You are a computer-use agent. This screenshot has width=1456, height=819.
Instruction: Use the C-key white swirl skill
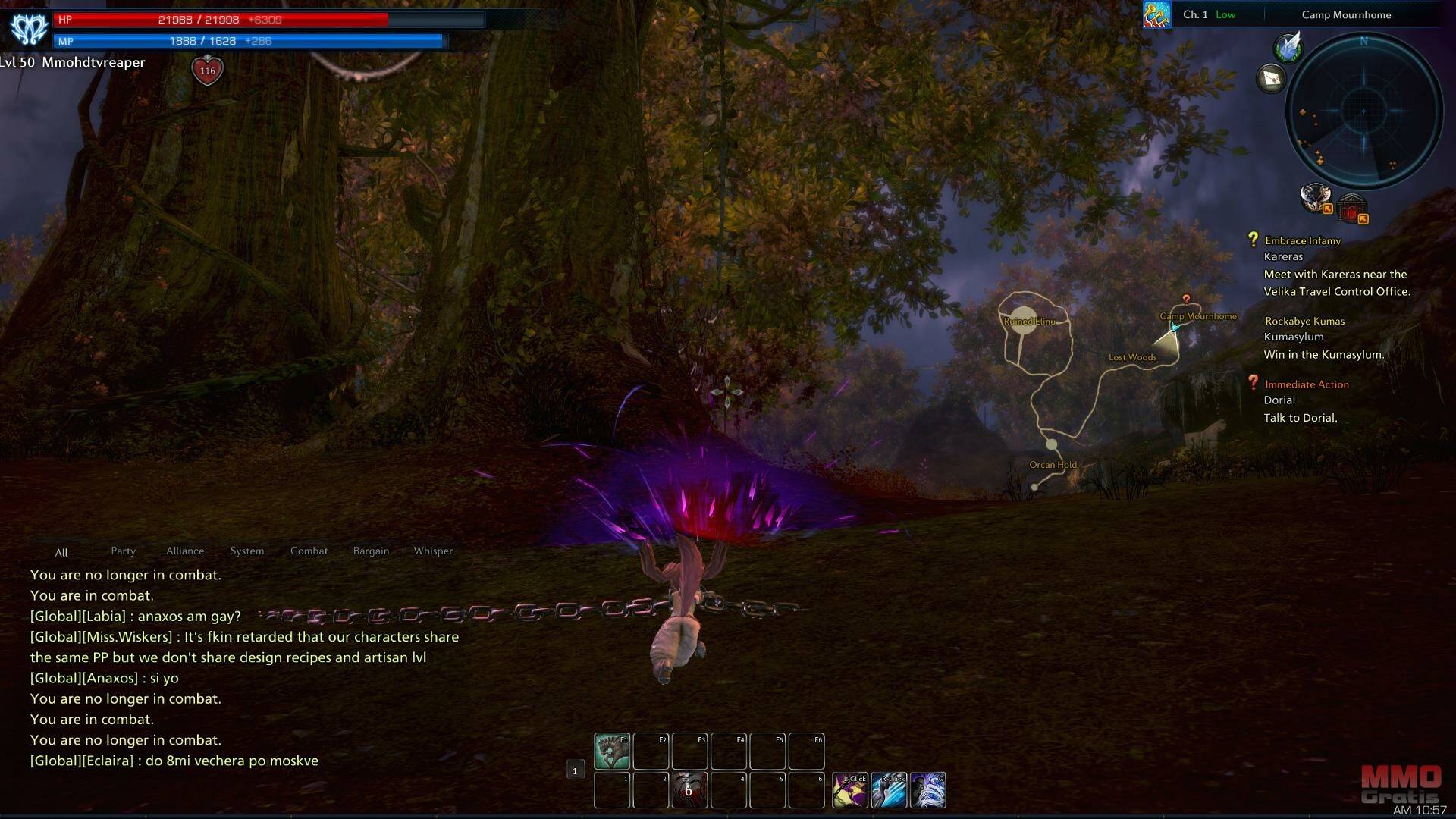(928, 789)
